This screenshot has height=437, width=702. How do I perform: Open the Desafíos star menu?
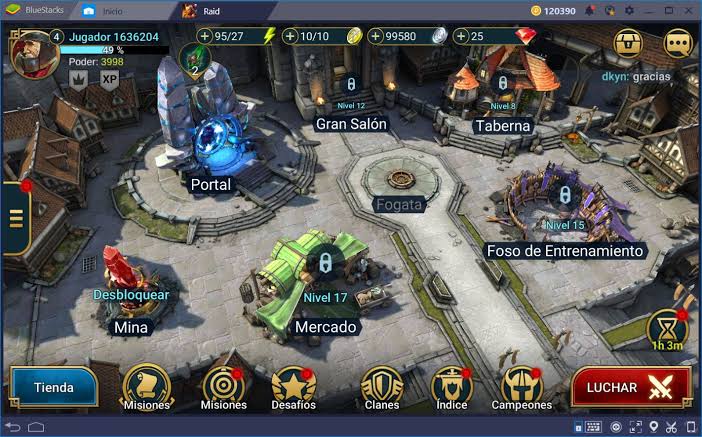point(293,385)
